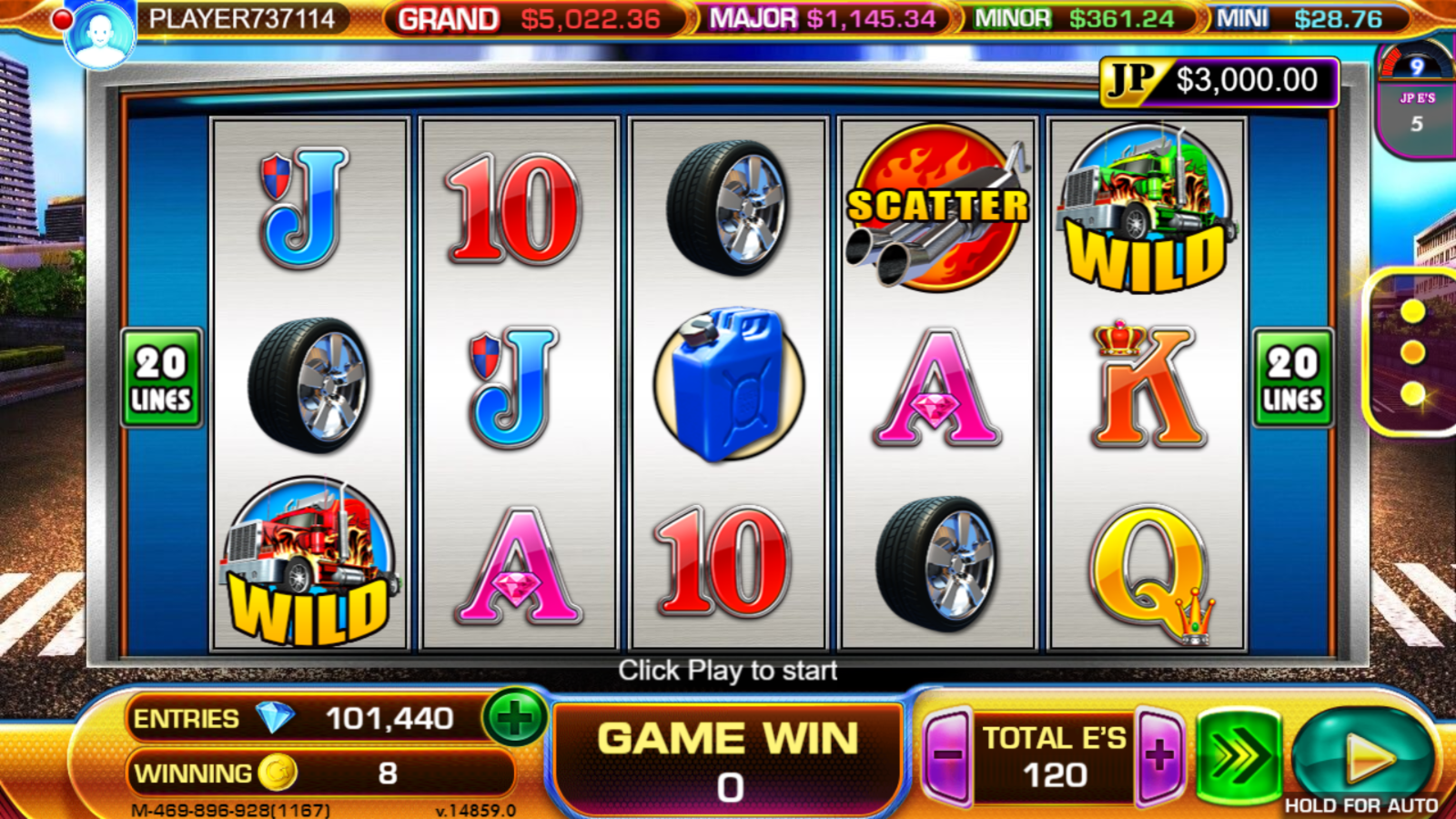Start the spin with the Play button

coord(1363,757)
